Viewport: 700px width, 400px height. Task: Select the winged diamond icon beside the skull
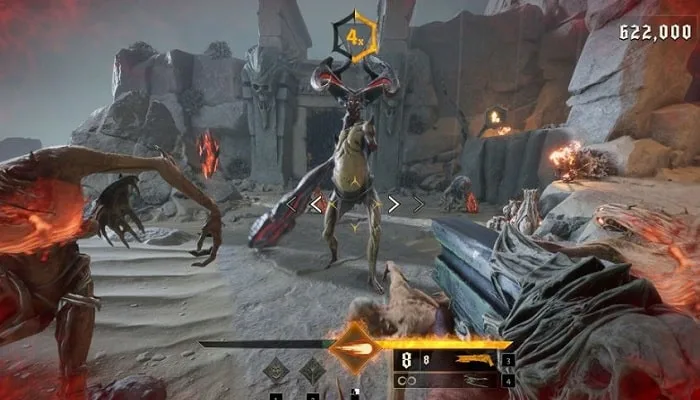[x=313, y=372]
